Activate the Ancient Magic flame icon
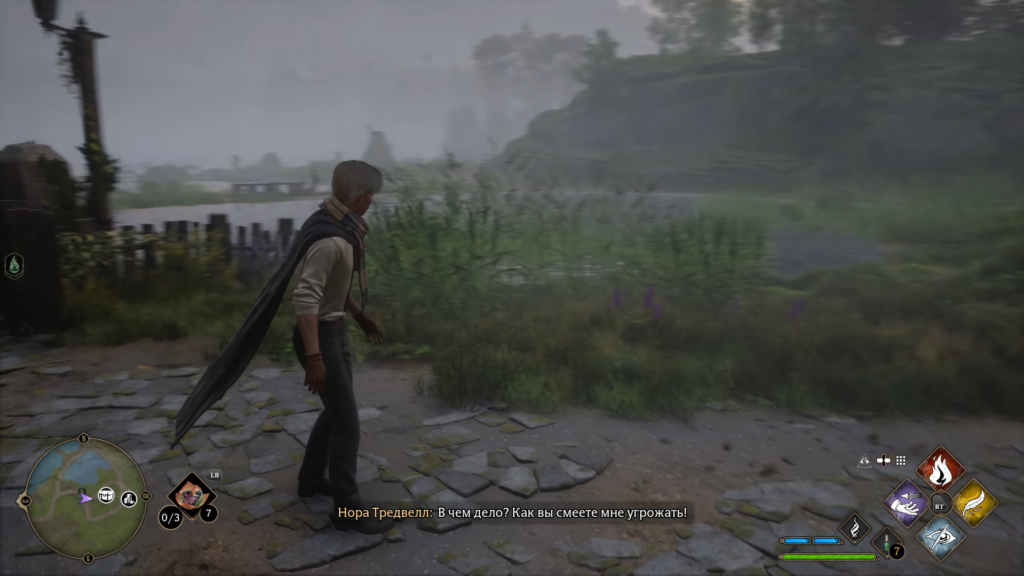The image size is (1024, 576). tap(854, 527)
